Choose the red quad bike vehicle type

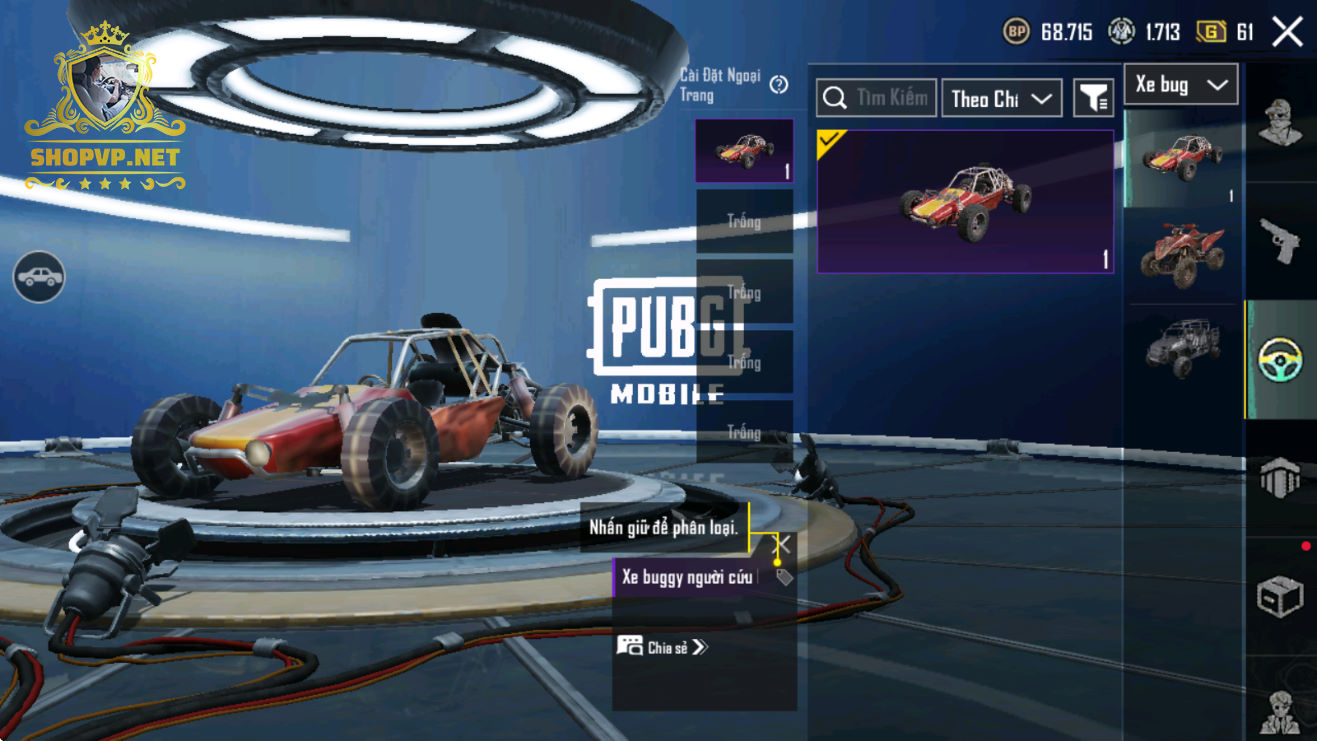tap(1183, 254)
